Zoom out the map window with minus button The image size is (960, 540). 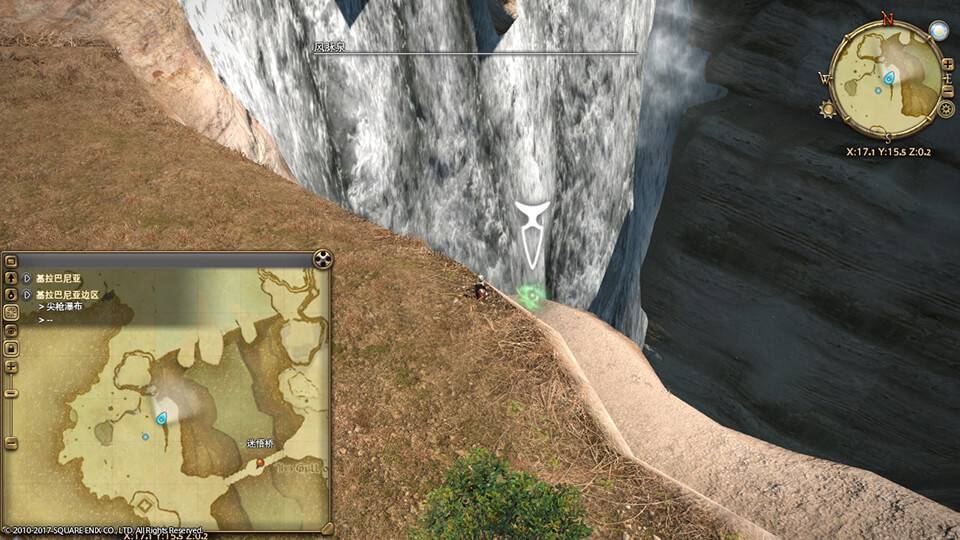(11, 393)
